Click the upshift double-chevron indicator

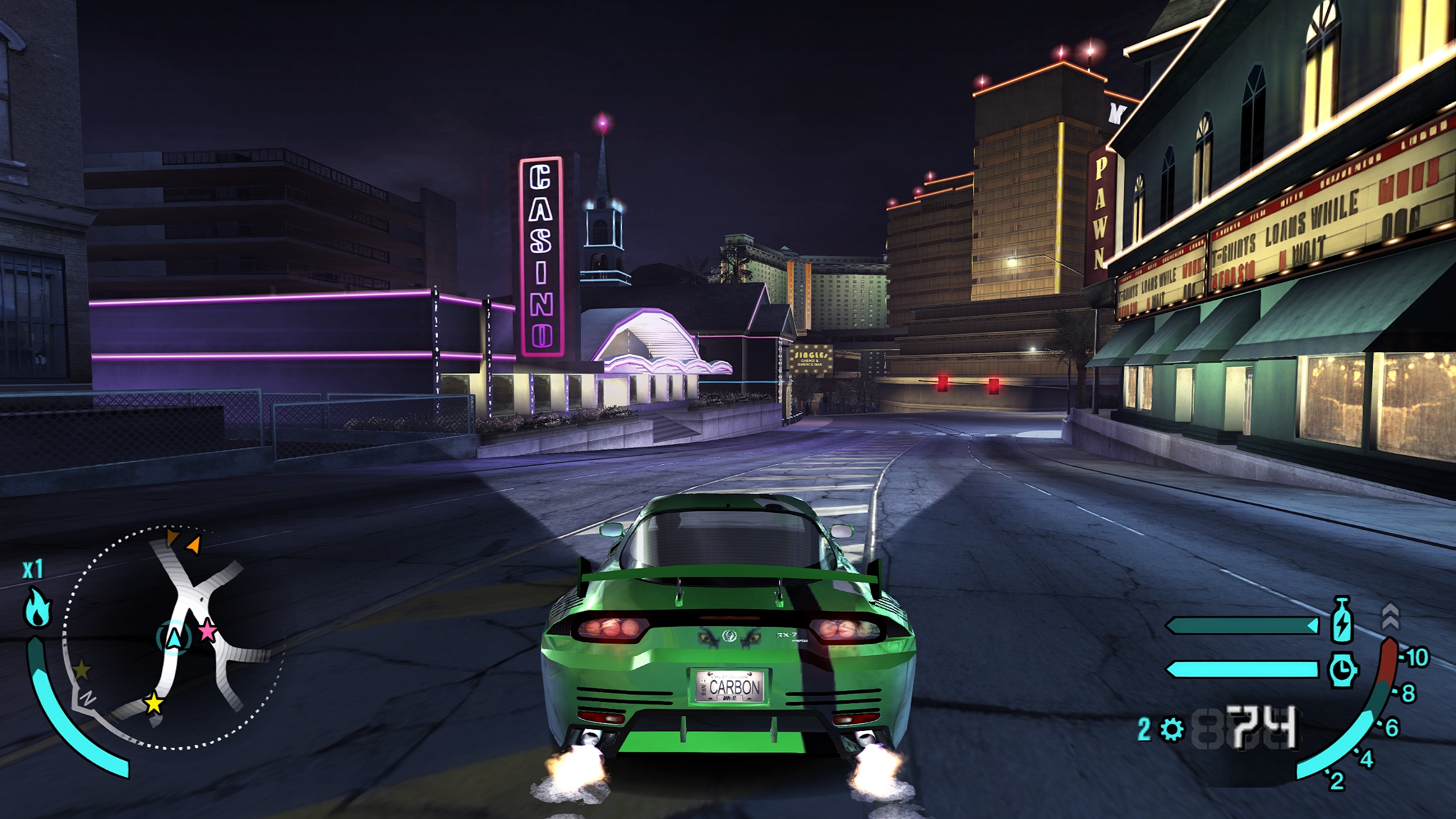tap(1391, 616)
